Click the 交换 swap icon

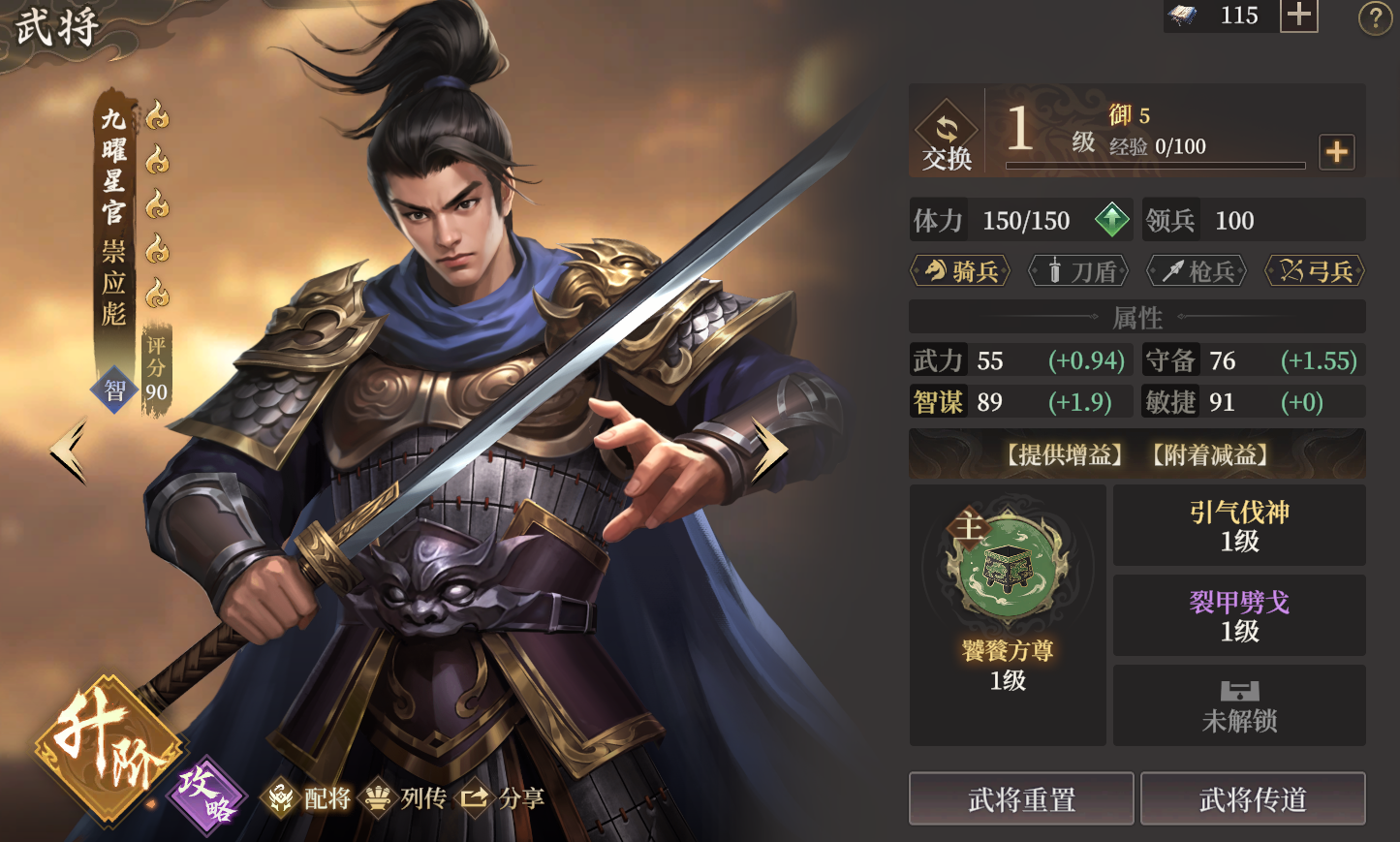click(x=946, y=132)
